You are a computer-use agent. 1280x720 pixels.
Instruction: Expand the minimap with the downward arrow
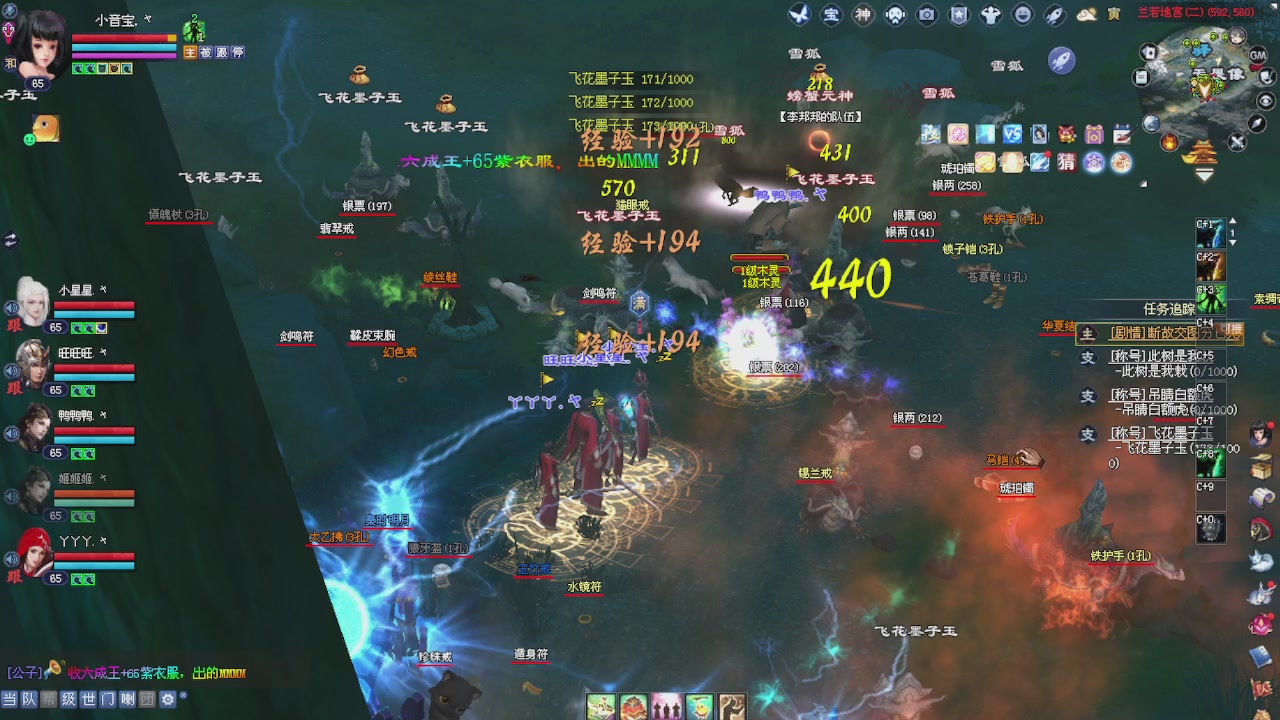1202,174
